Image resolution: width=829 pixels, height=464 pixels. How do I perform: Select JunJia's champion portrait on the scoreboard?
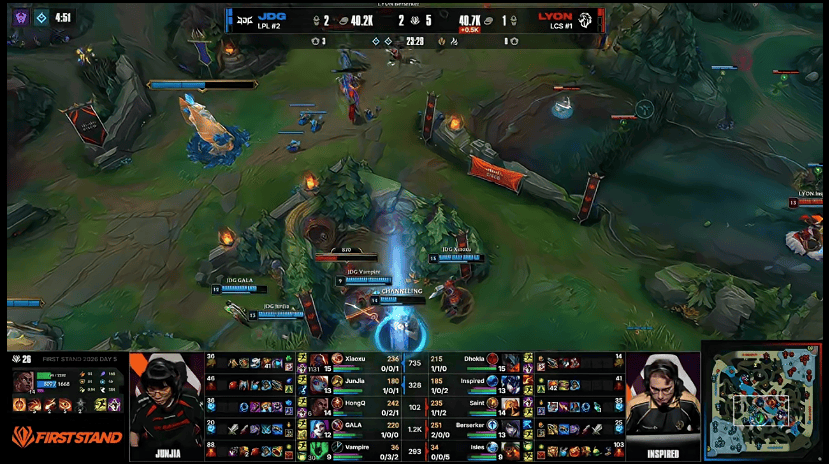[x=319, y=382]
